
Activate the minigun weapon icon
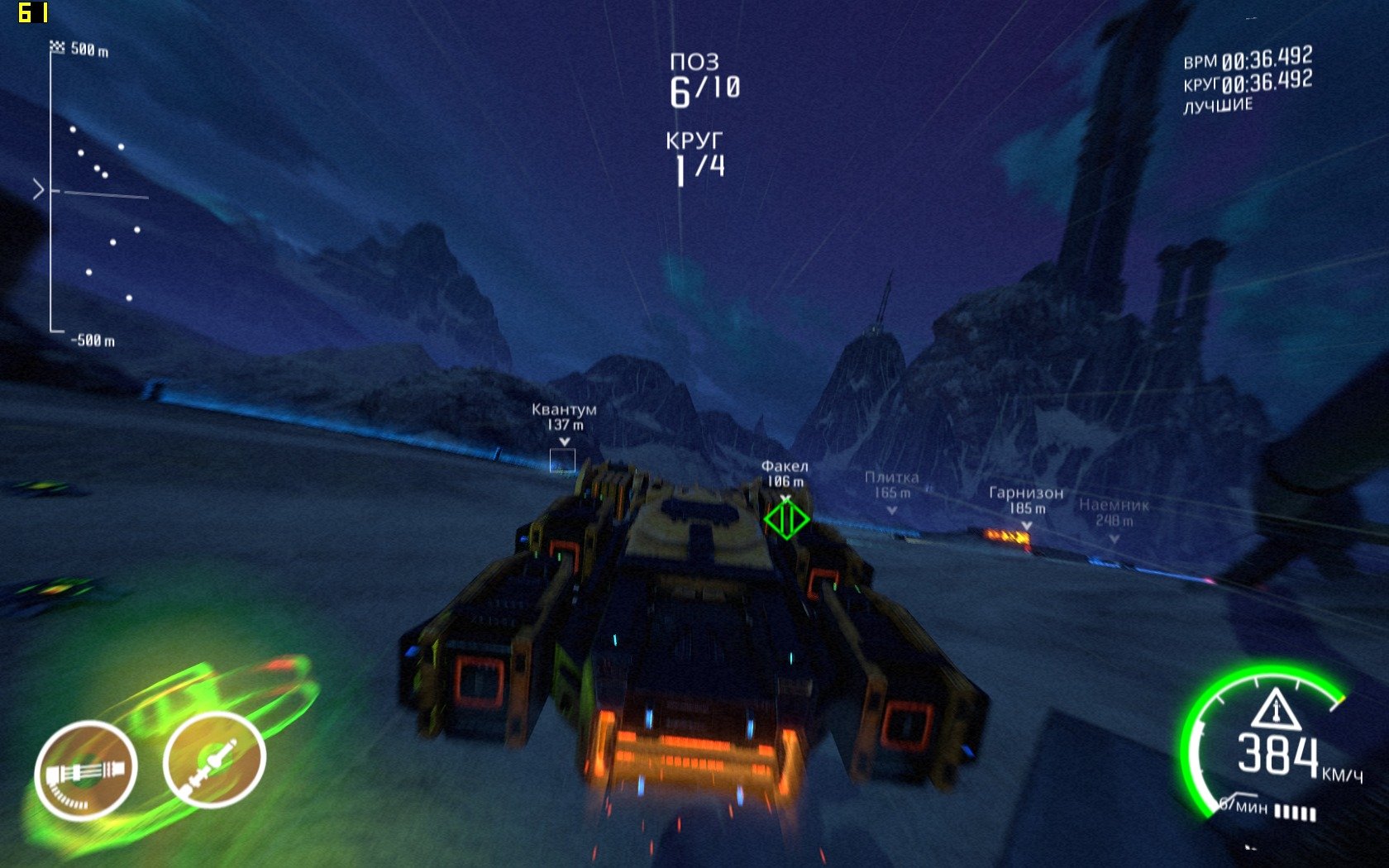click(86, 770)
